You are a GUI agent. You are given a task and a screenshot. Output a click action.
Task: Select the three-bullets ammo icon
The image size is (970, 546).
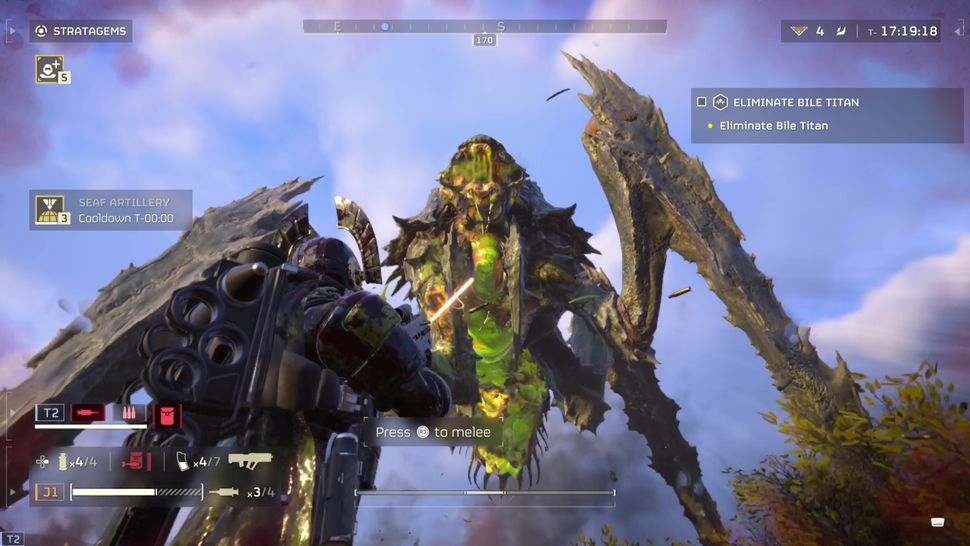[130, 413]
